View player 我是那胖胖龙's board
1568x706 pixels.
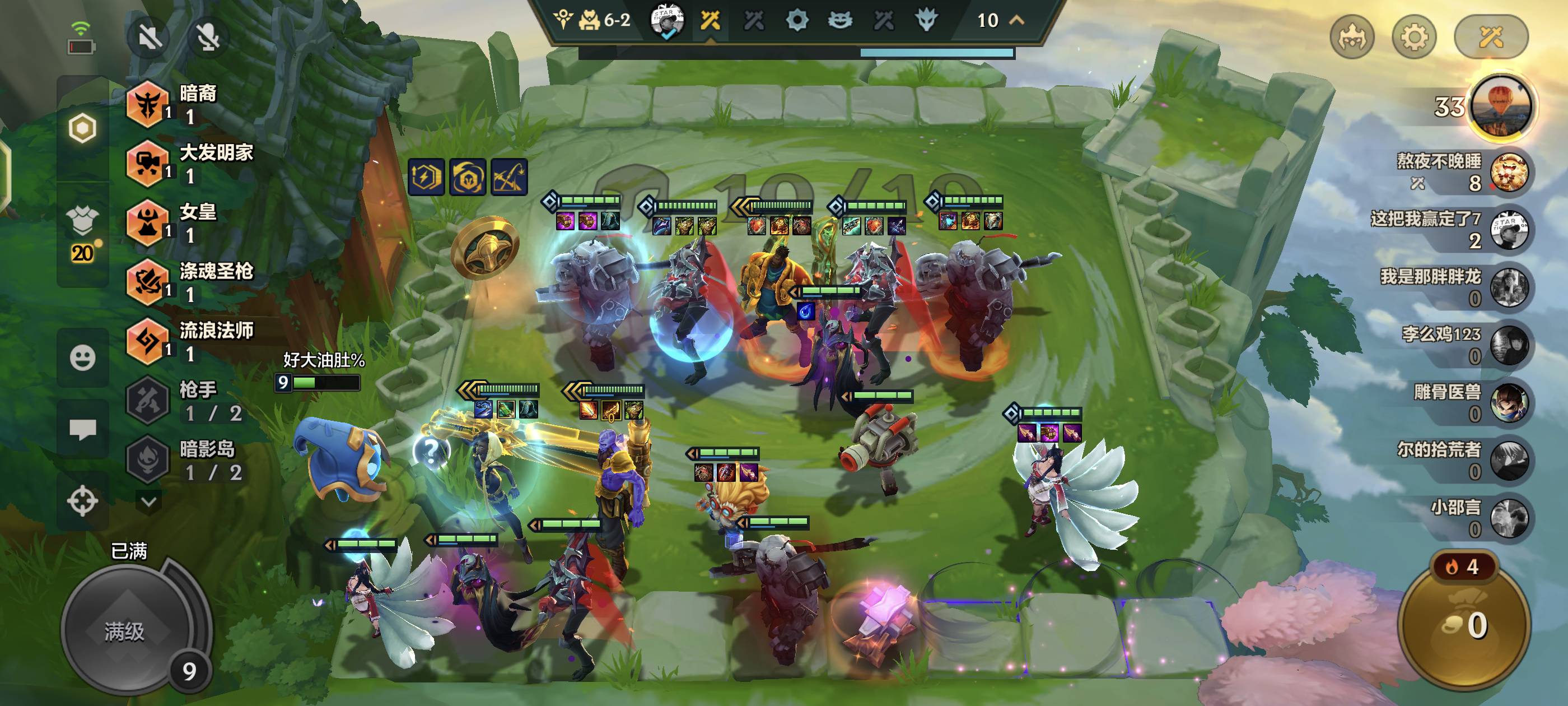(1508, 287)
